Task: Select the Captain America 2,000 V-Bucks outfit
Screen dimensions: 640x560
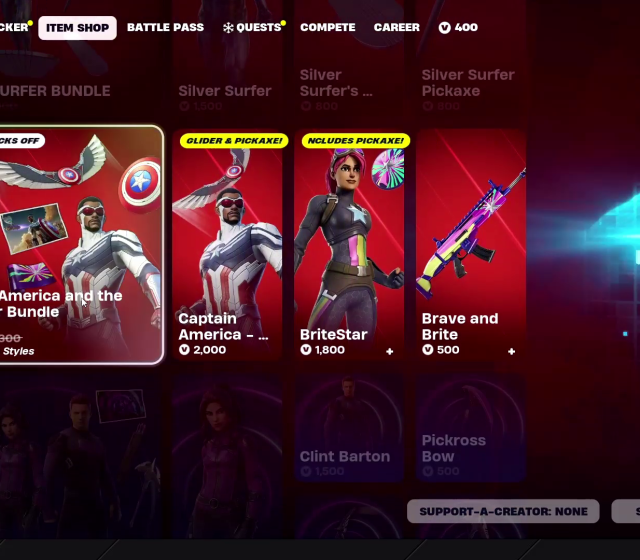Action: (x=226, y=244)
